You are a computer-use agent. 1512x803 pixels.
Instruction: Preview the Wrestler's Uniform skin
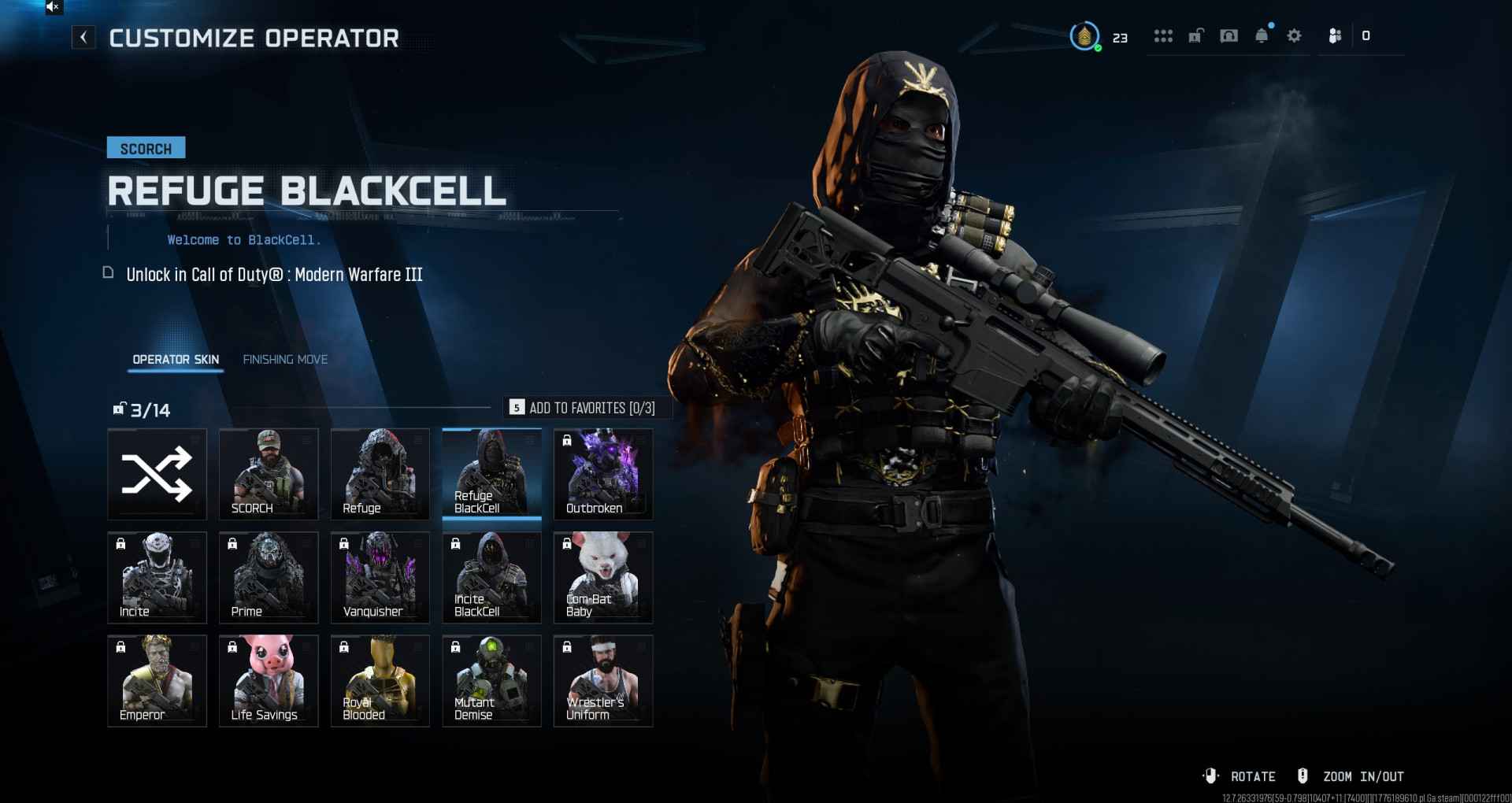[x=603, y=680]
